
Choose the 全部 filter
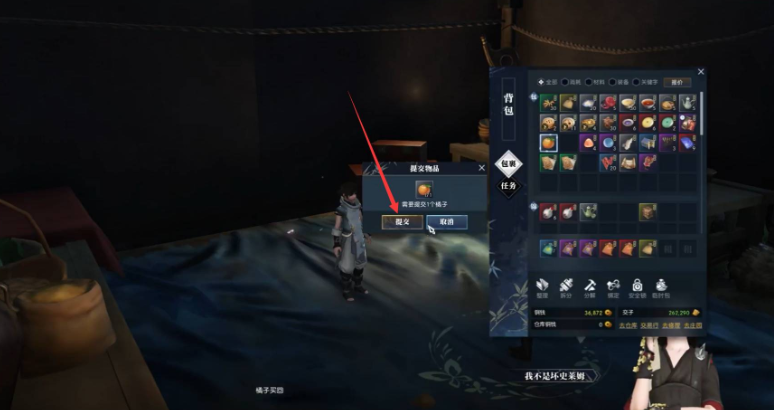coord(546,82)
